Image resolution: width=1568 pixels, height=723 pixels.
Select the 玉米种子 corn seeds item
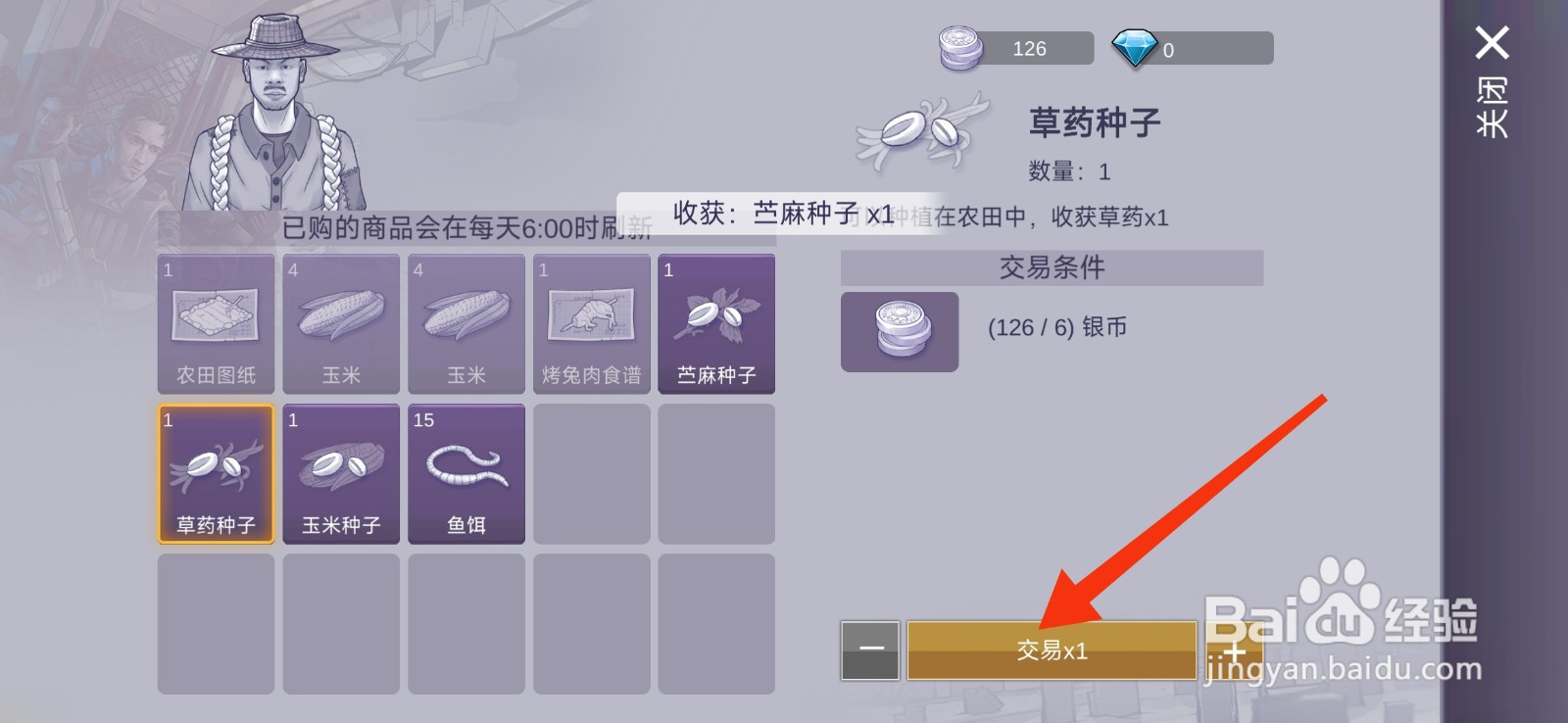[340, 473]
